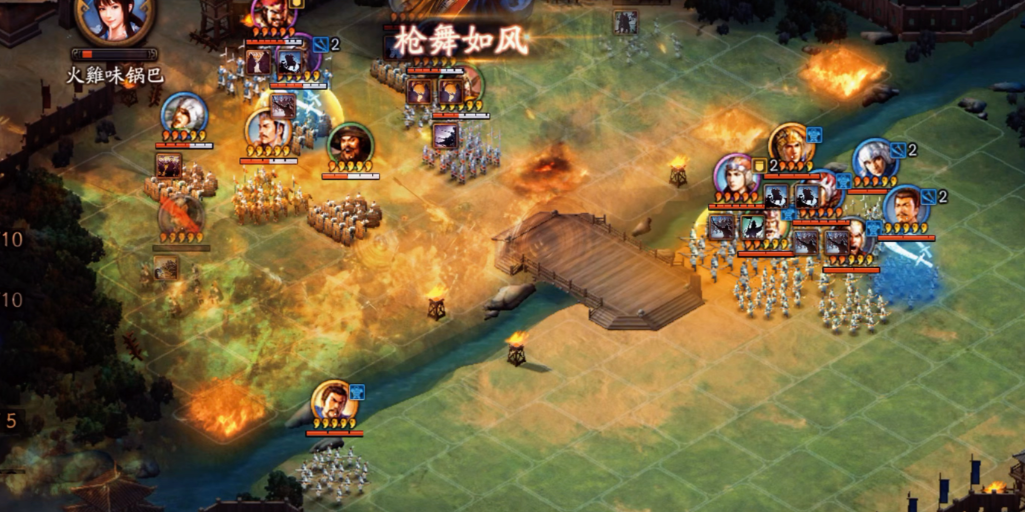Select the white-haired general portrait
This screenshot has width=1025, height=512.
873,159
